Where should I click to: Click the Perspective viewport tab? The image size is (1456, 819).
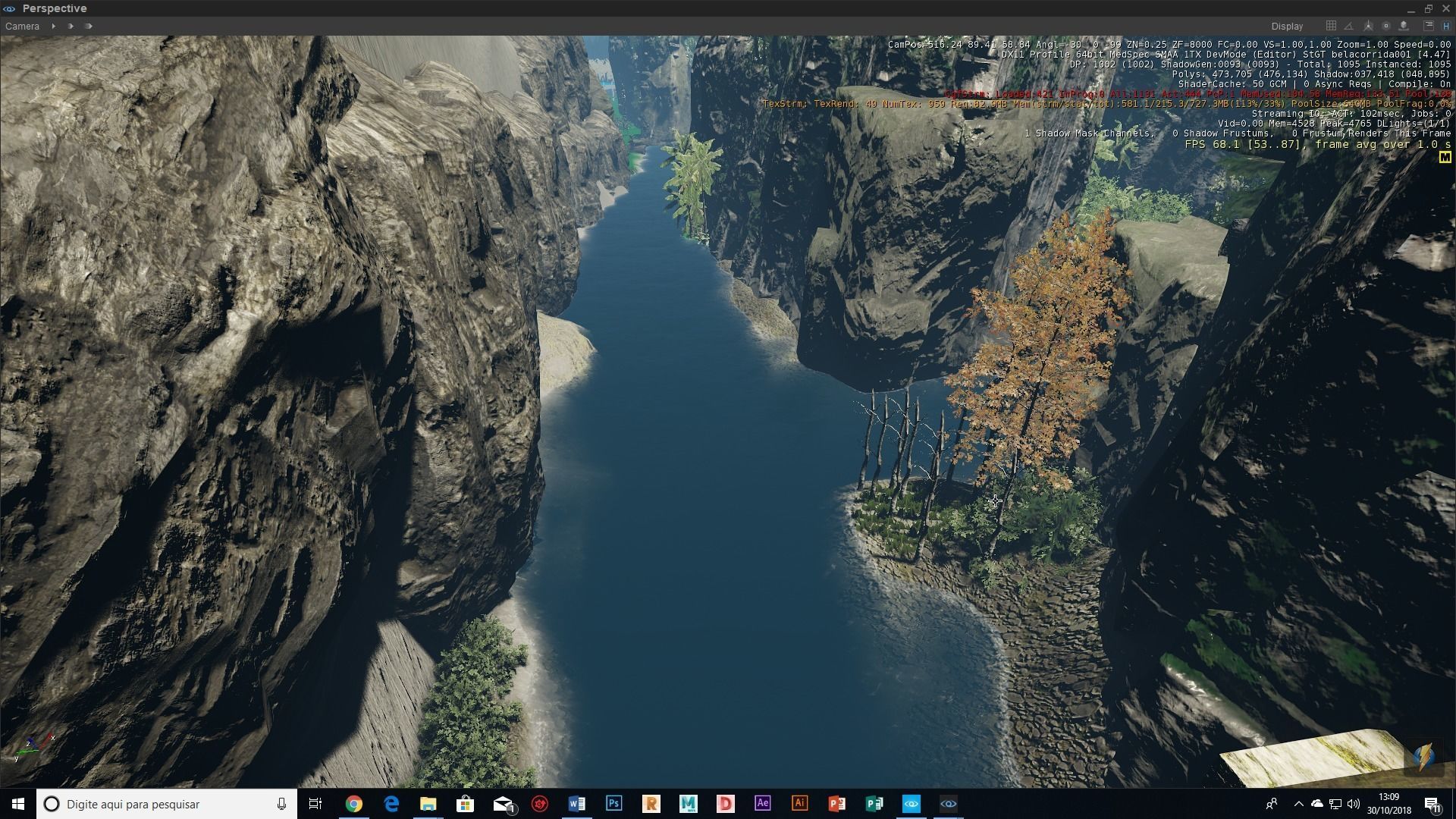pos(53,8)
